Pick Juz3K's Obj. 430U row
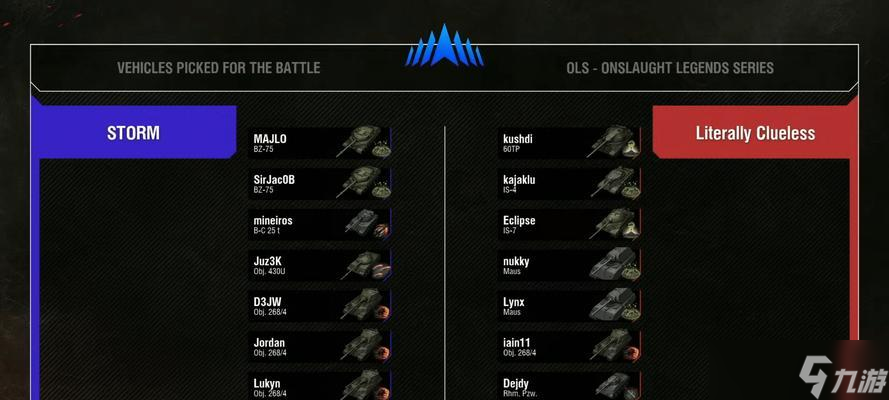Screen dimensions: 889x400 pos(319,265)
